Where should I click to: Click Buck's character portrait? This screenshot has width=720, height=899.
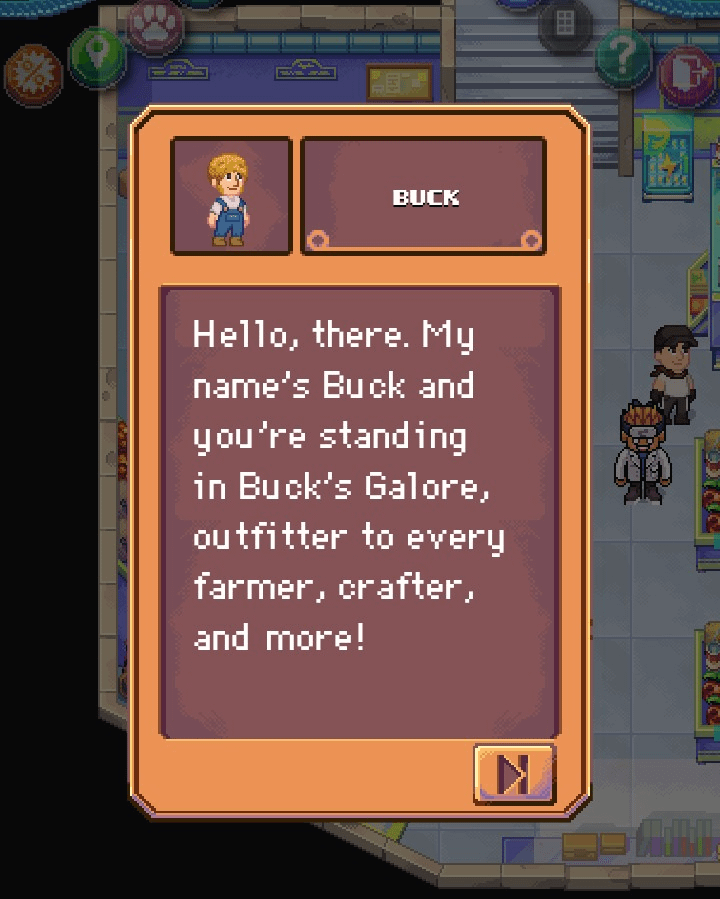coord(231,196)
